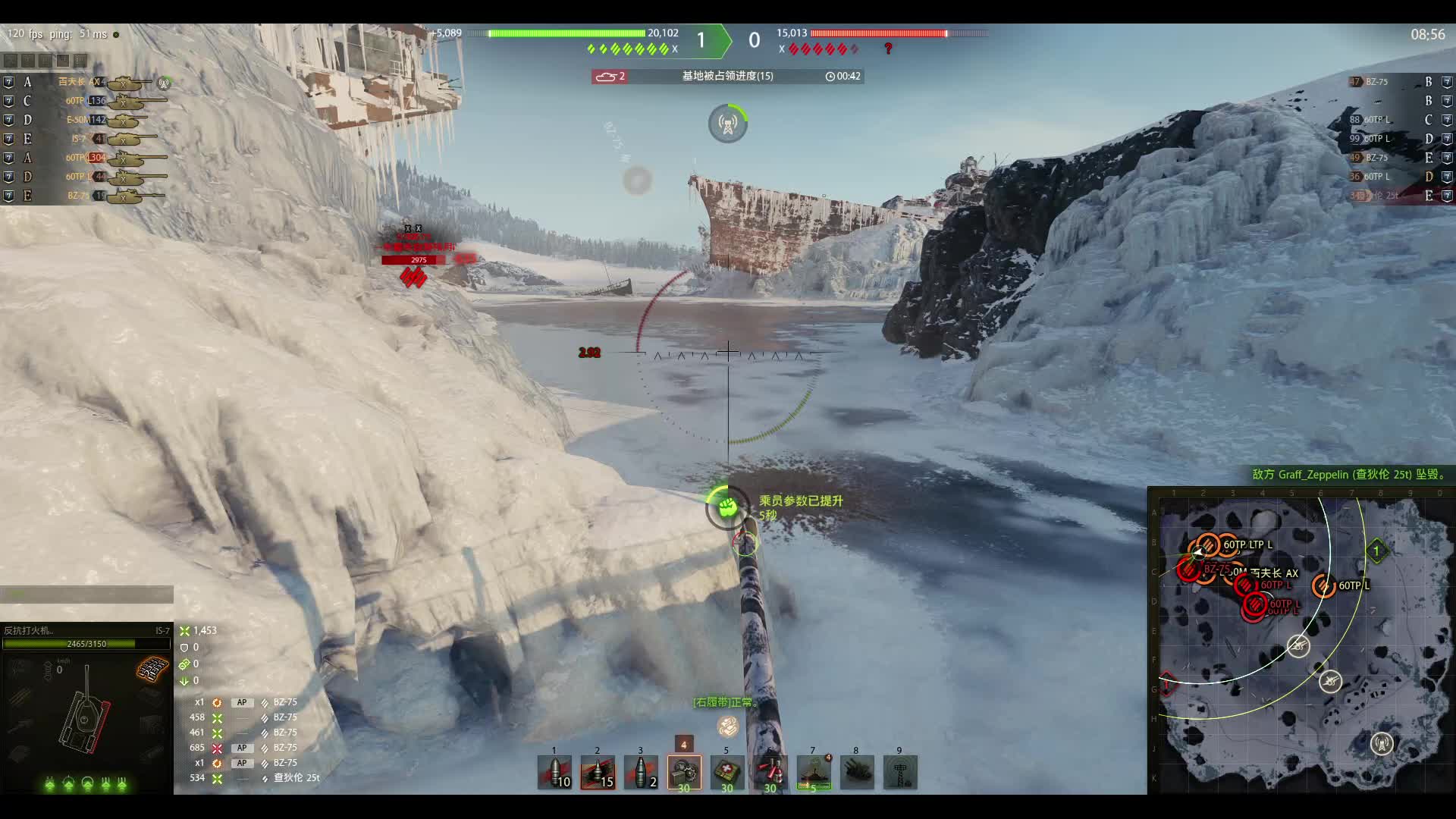Activate the first aid kit consumable

[727, 773]
